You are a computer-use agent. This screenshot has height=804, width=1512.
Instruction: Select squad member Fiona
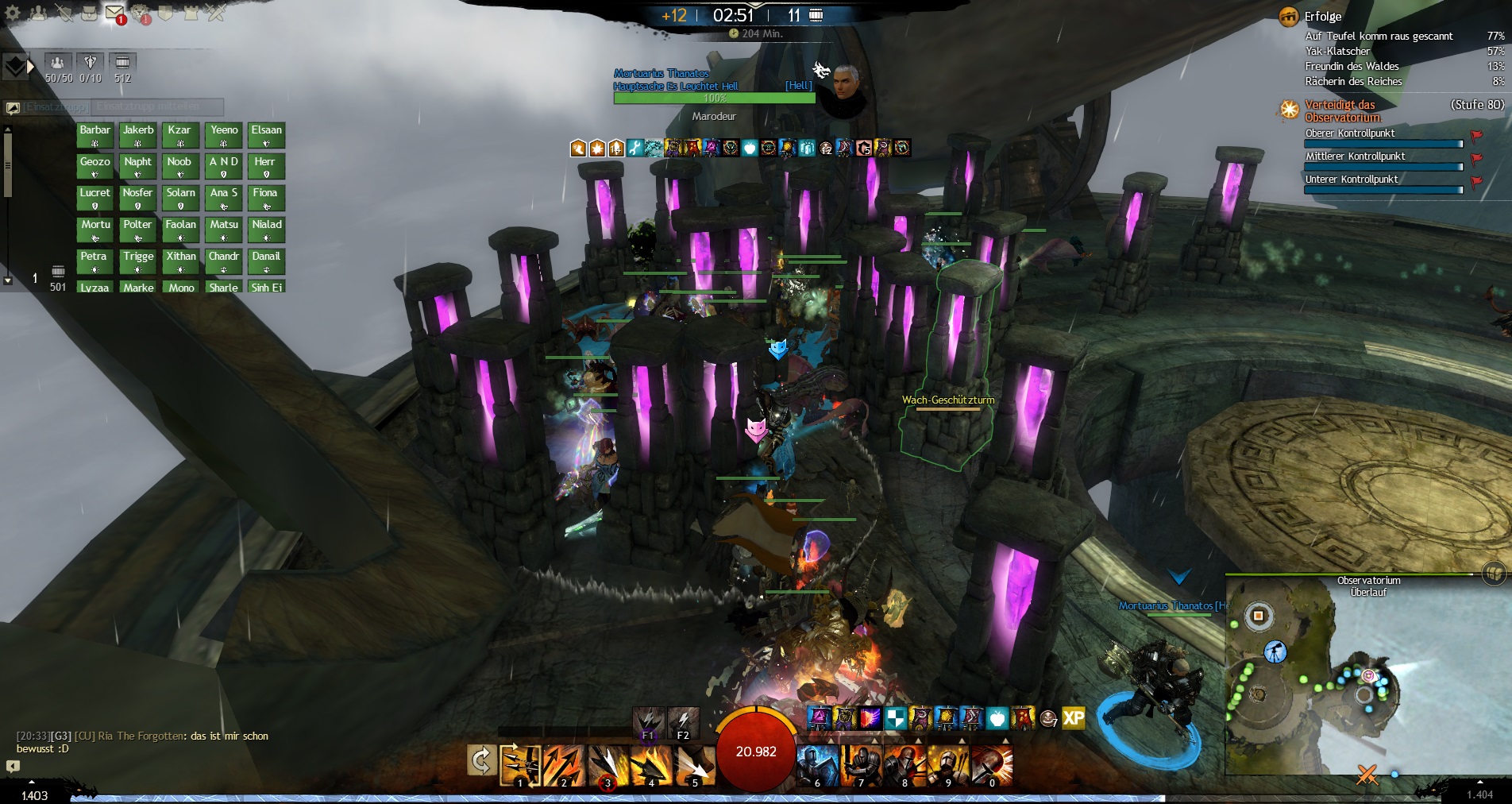point(265,198)
